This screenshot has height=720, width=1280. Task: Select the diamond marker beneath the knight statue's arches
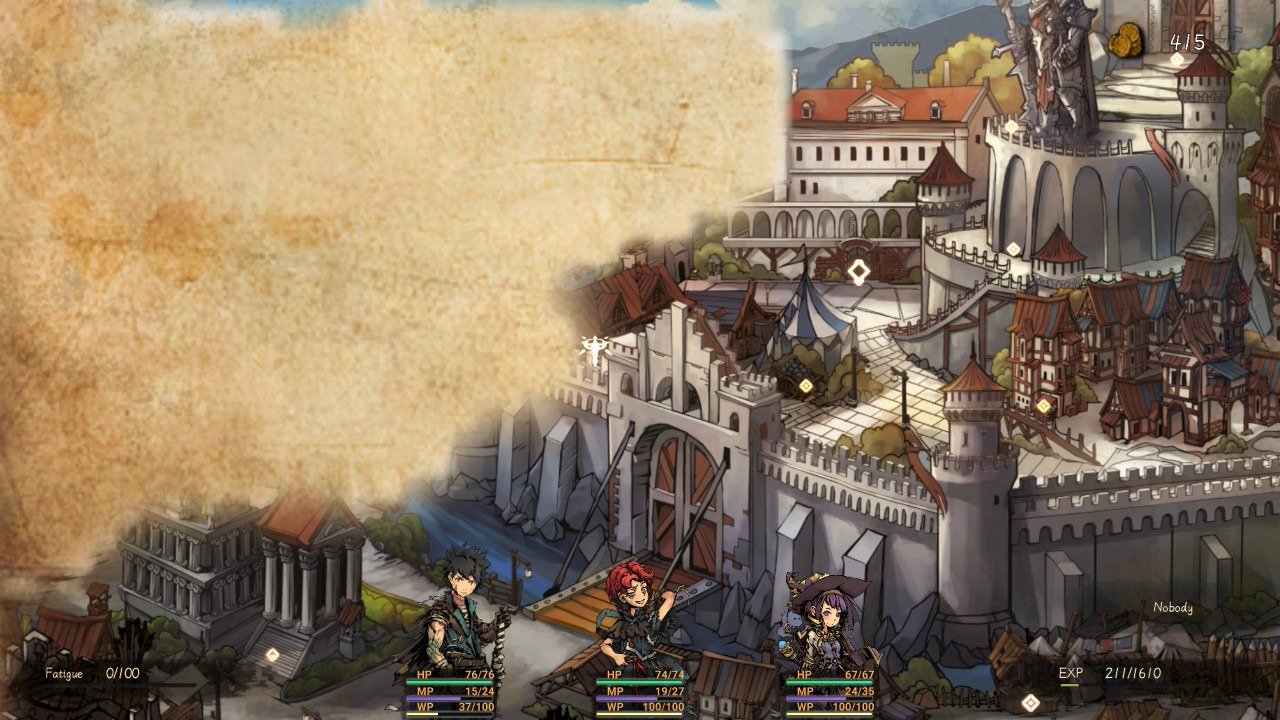coord(1013,249)
